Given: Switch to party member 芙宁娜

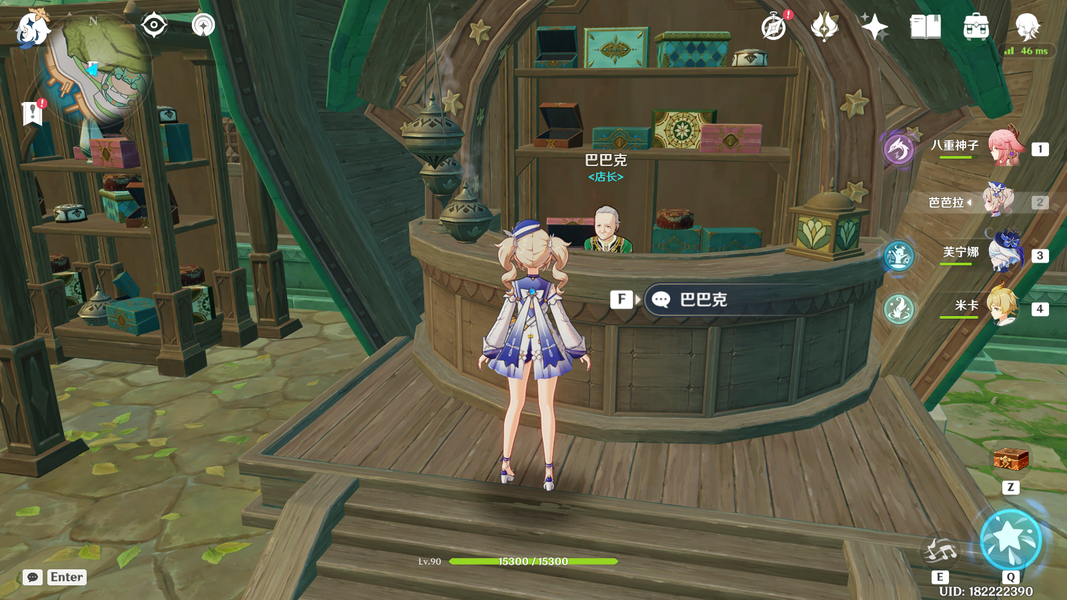Looking at the screenshot, I should tap(1003, 254).
